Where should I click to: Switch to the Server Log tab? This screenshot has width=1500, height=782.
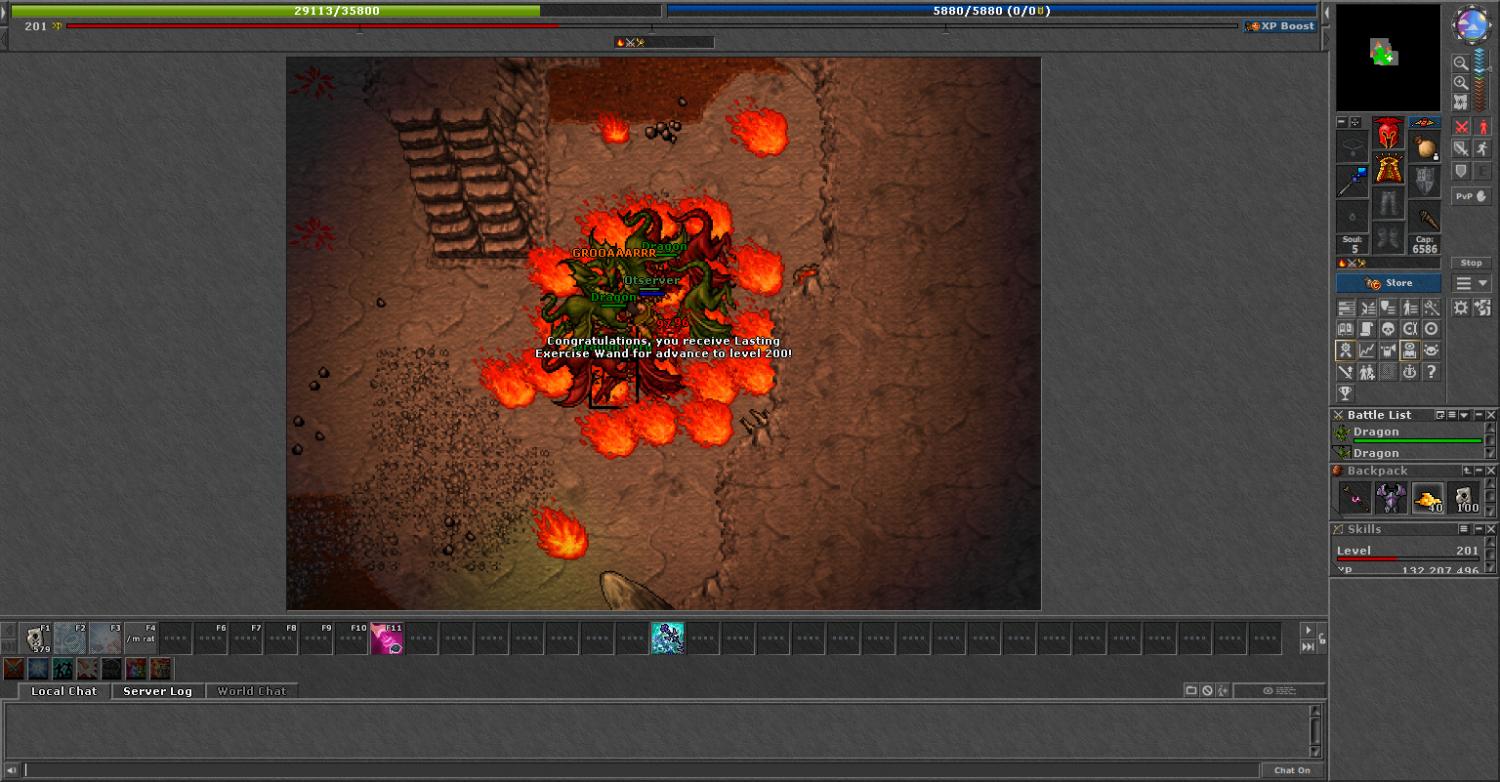pos(157,691)
